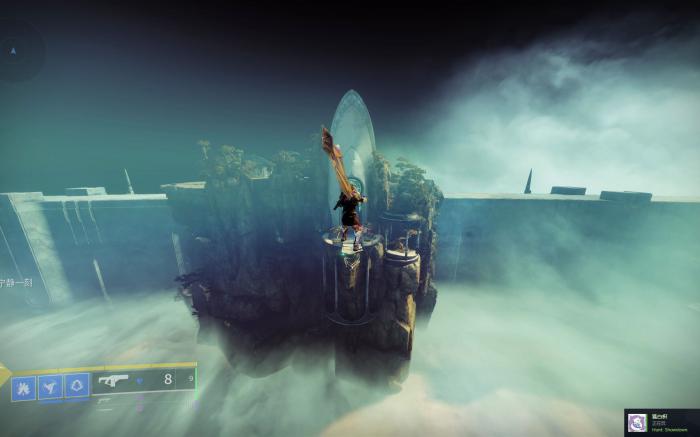Click the purple avatar in the notification
The width and height of the screenshot is (700, 437).
click(x=637, y=422)
